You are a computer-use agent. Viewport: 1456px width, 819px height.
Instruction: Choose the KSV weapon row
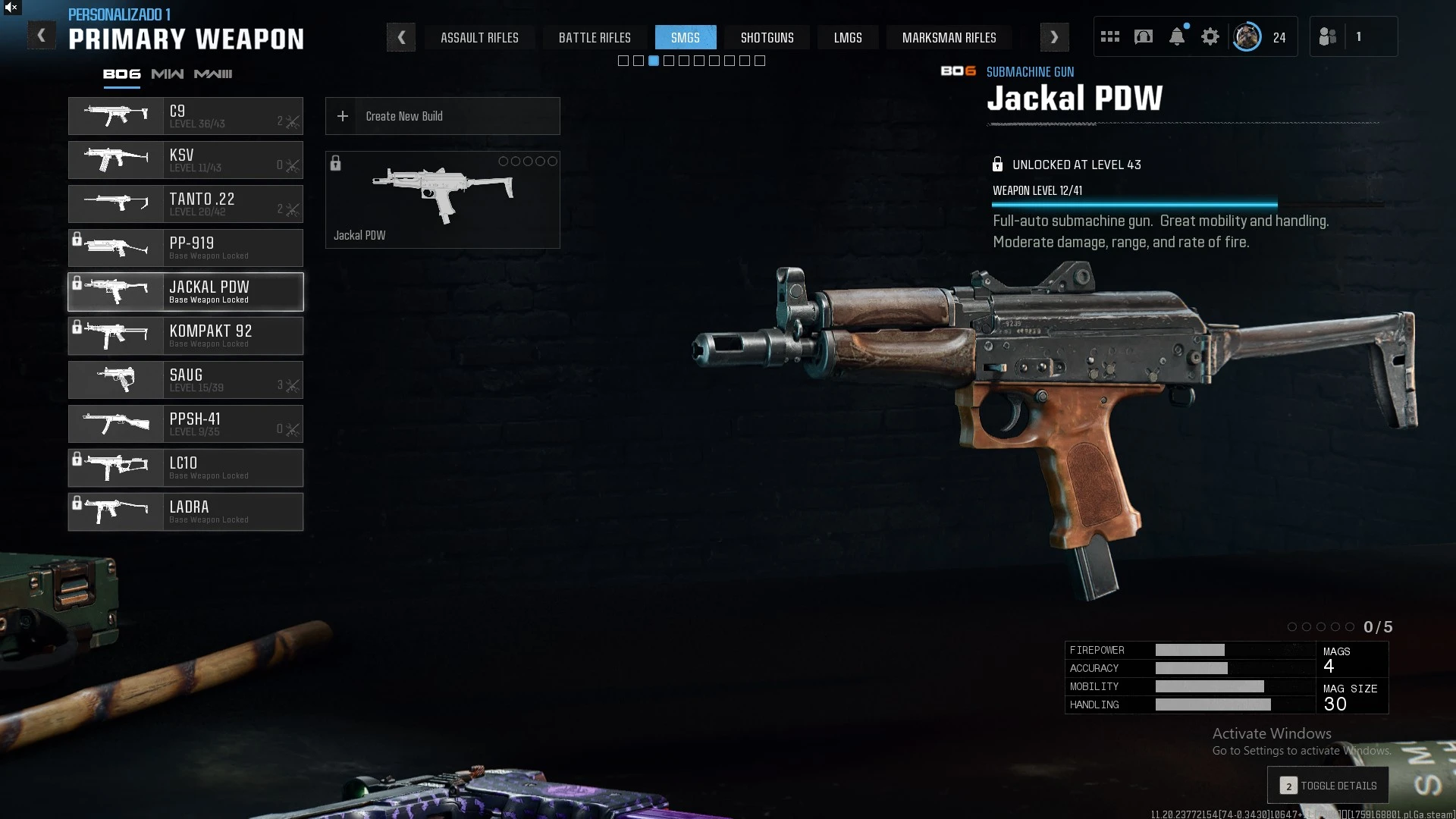coord(186,160)
